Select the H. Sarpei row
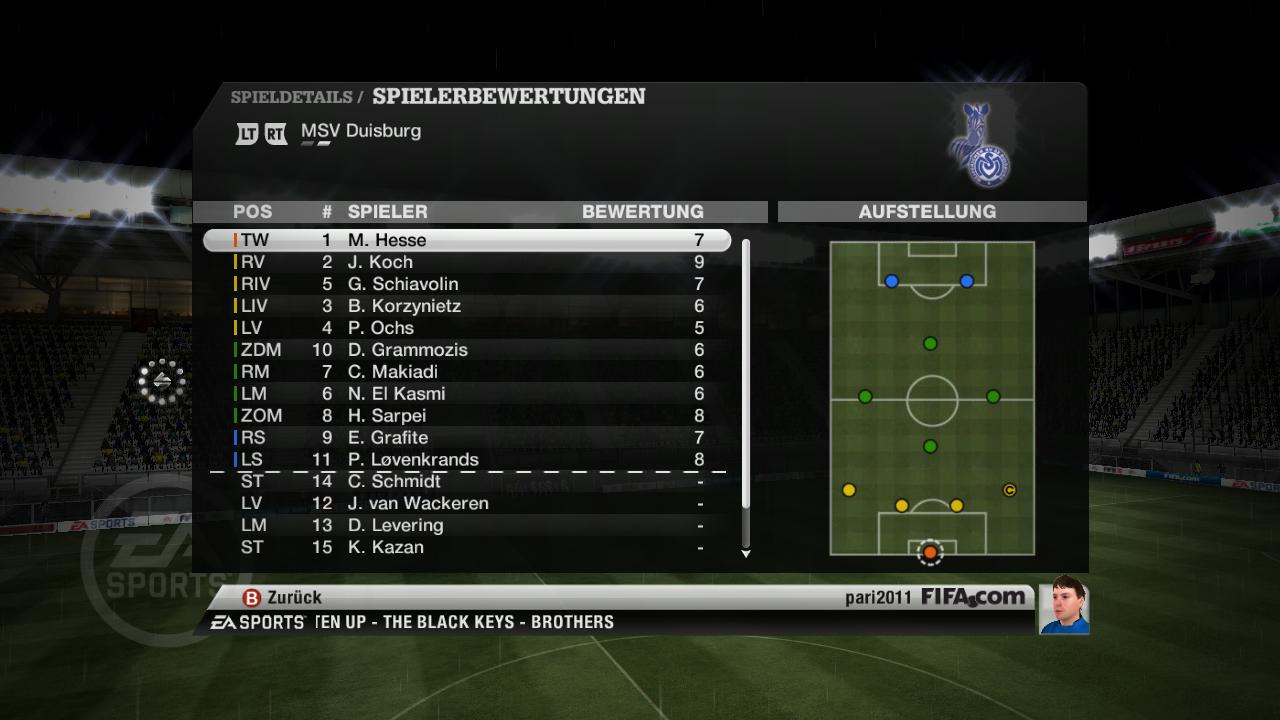1280x720 pixels. pos(466,416)
